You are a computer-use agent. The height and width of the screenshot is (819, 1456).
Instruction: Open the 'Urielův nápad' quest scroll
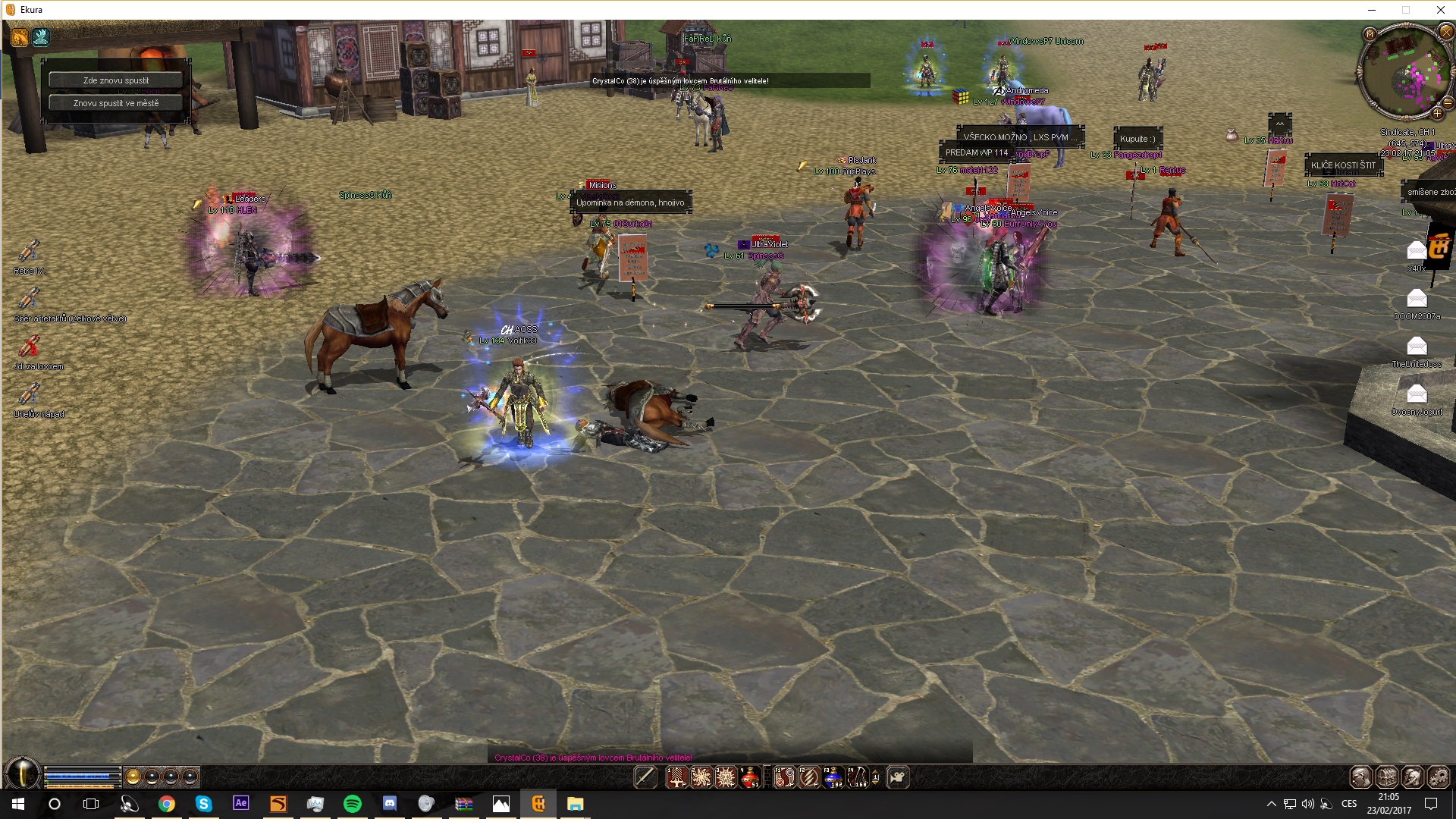(29, 395)
